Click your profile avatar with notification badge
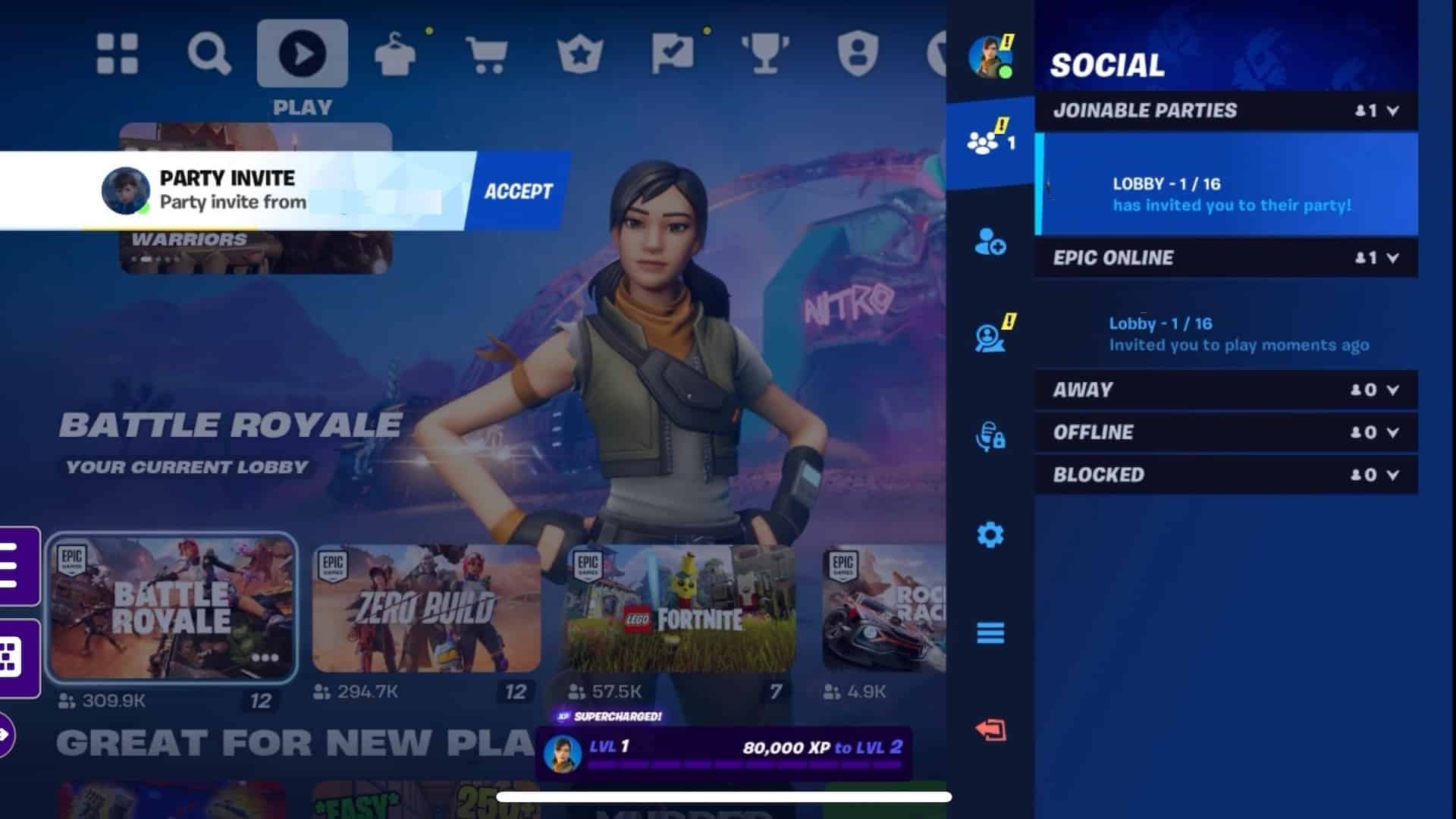The image size is (1456, 819). click(987, 55)
